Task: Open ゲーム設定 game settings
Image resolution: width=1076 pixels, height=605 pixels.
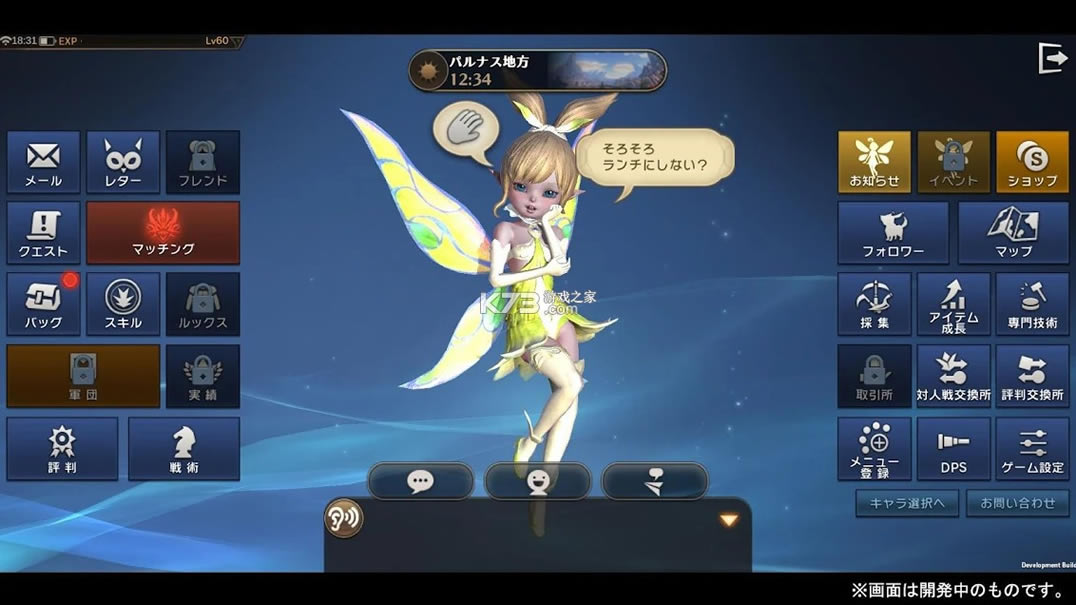Action: 1033,448
